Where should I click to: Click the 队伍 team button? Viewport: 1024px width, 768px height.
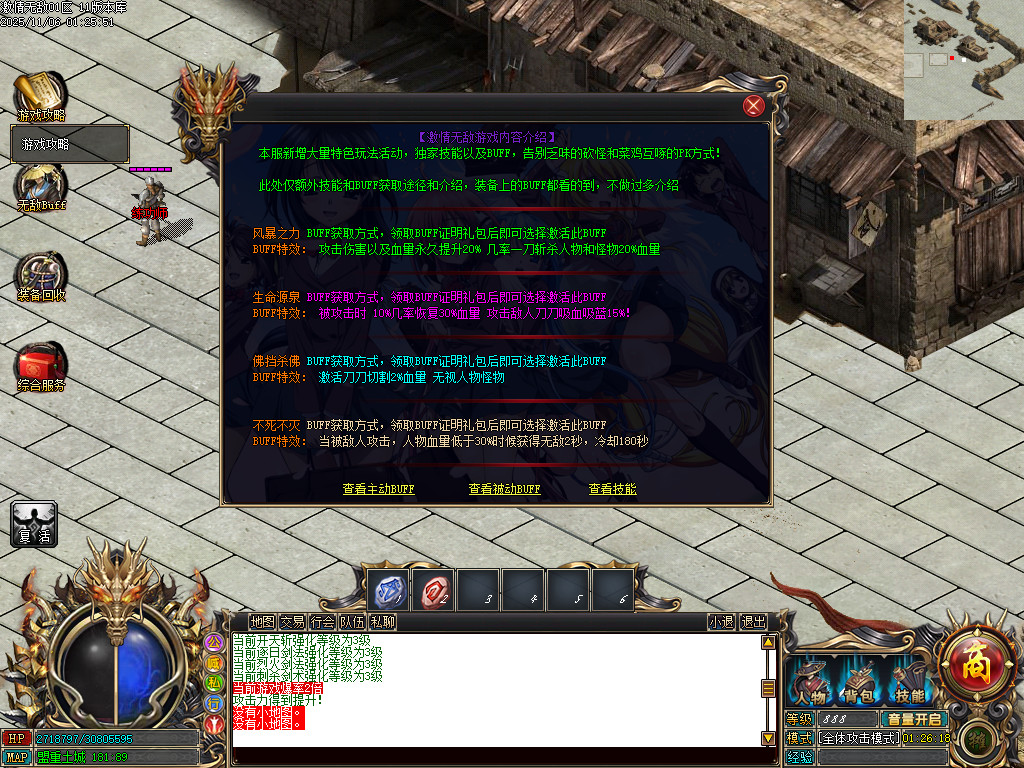click(x=352, y=621)
